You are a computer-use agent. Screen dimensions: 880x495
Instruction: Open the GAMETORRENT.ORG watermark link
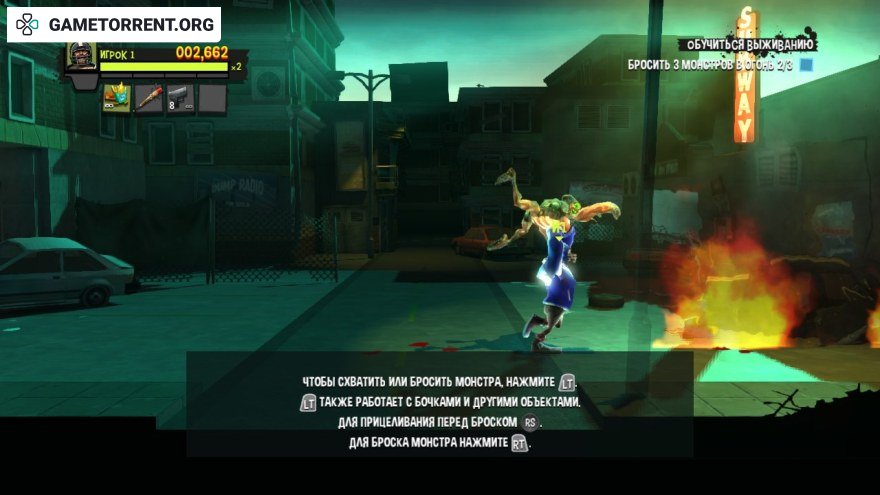(115, 22)
